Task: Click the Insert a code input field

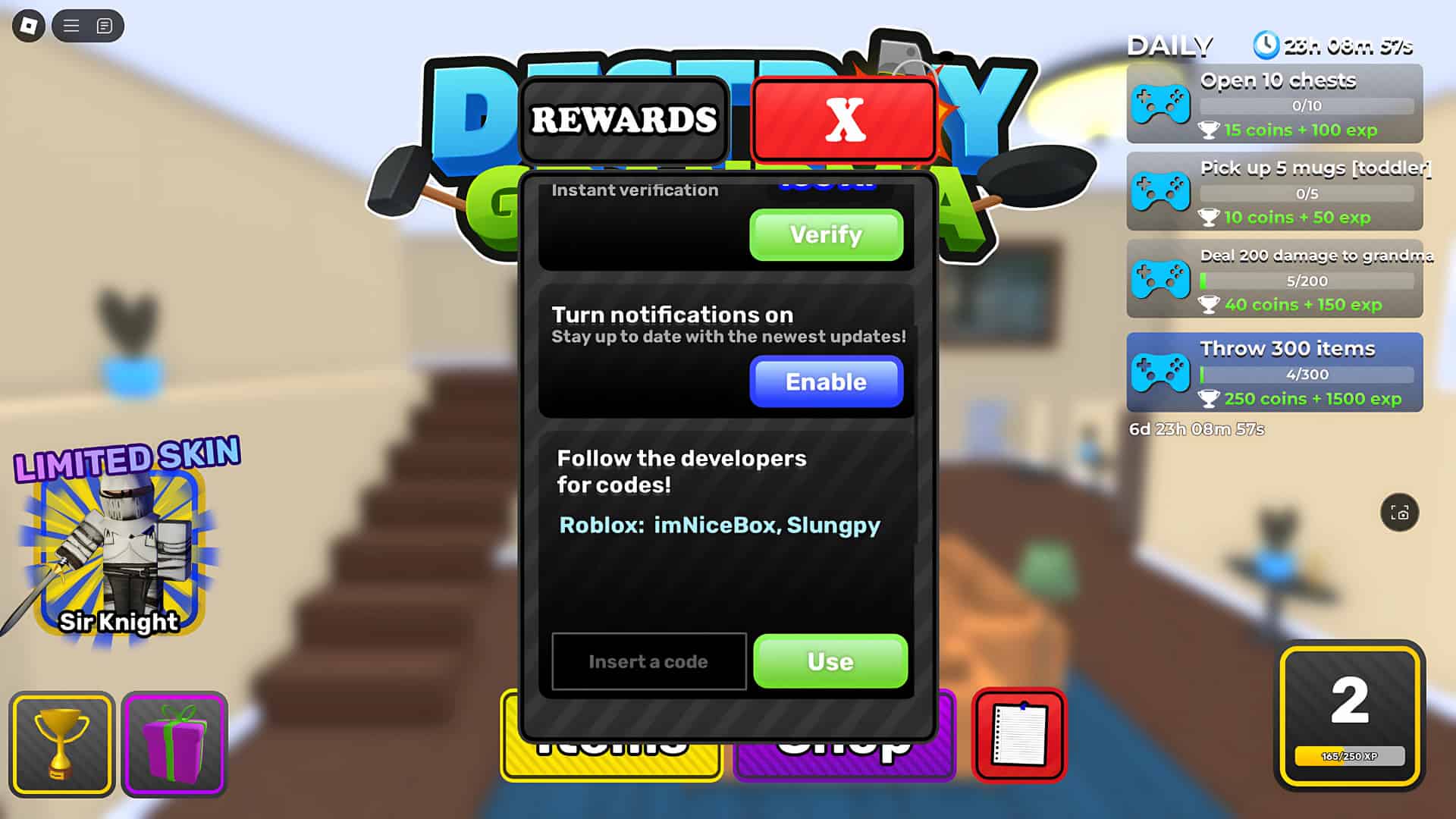Action: click(x=648, y=661)
